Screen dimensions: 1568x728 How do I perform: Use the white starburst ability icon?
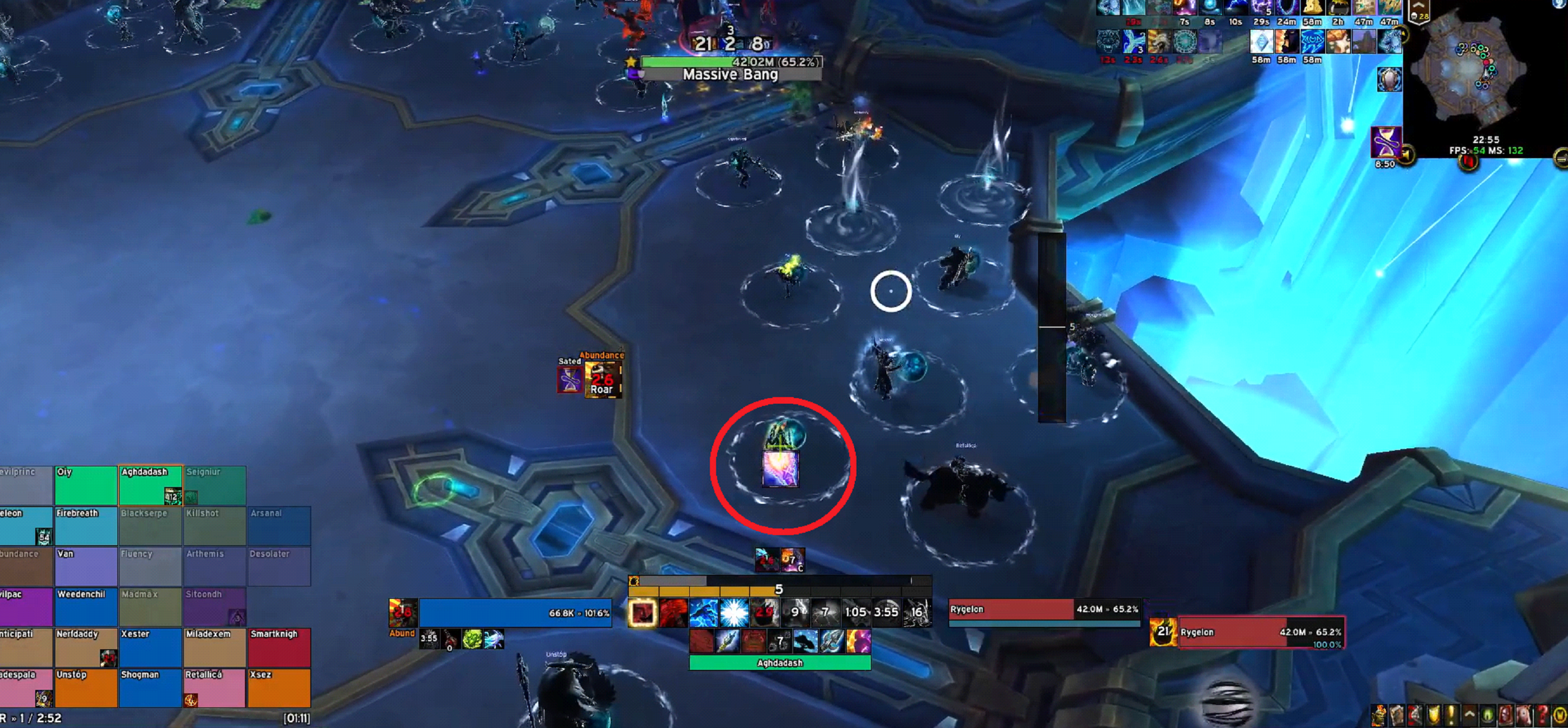click(734, 612)
